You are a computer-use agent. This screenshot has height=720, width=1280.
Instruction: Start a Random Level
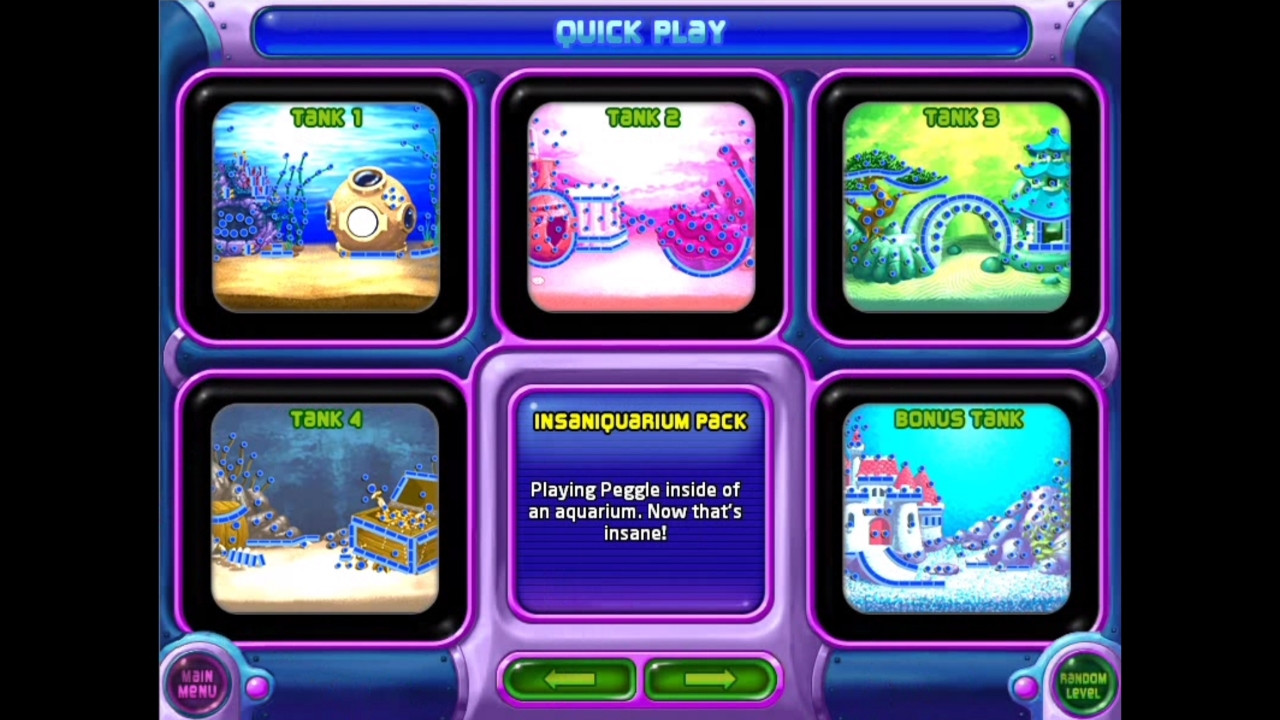[1083, 683]
